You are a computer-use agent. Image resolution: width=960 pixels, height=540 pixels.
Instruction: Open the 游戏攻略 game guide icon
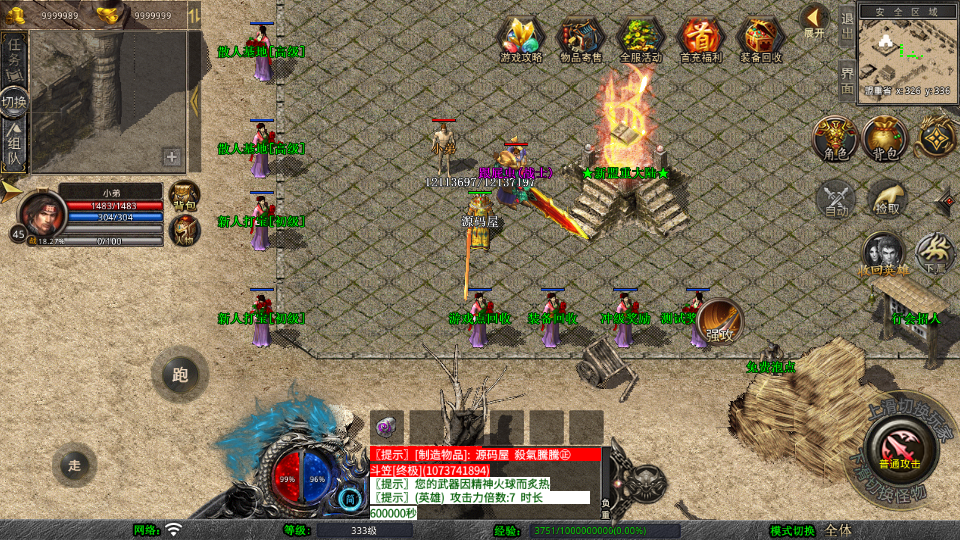(x=521, y=40)
